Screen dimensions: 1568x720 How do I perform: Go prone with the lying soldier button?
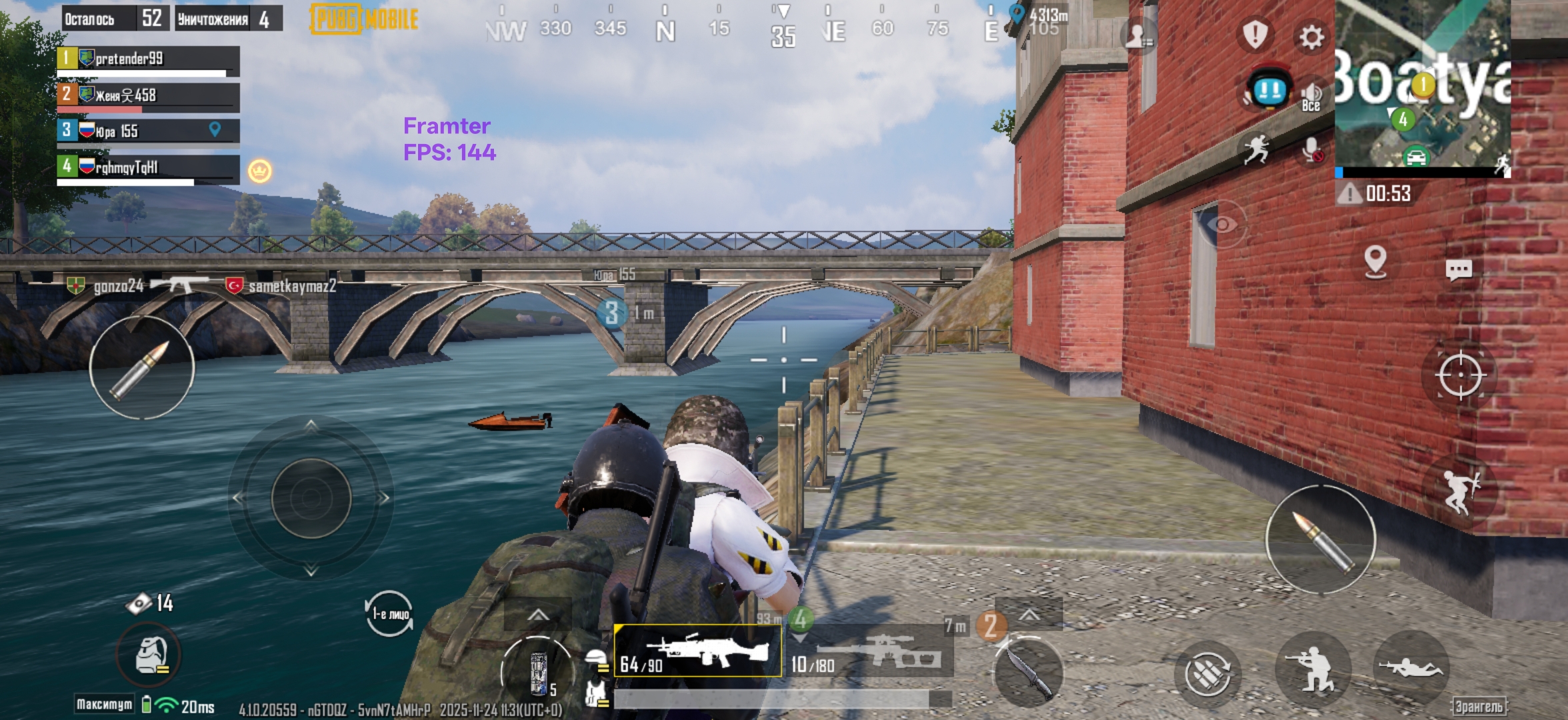pyautogui.click(x=1411, y=667)
